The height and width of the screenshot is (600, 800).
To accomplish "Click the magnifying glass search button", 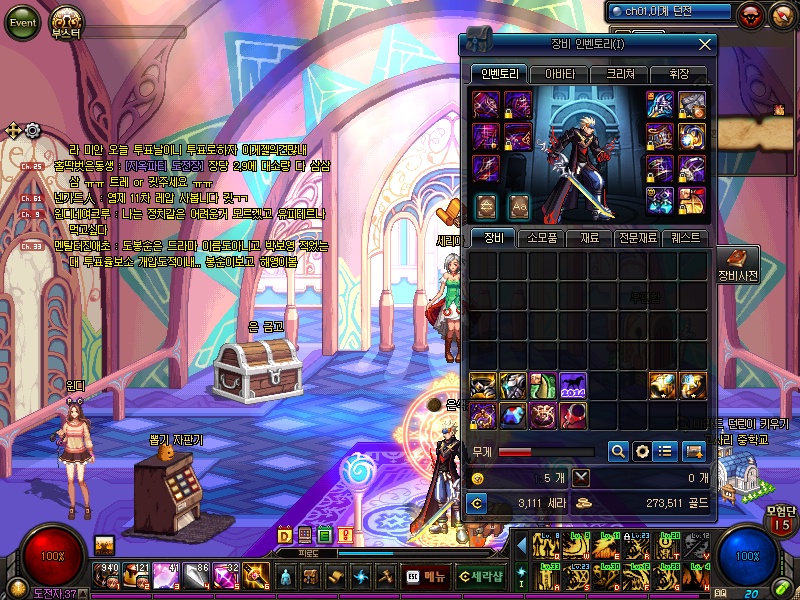I will click(619, 451).
